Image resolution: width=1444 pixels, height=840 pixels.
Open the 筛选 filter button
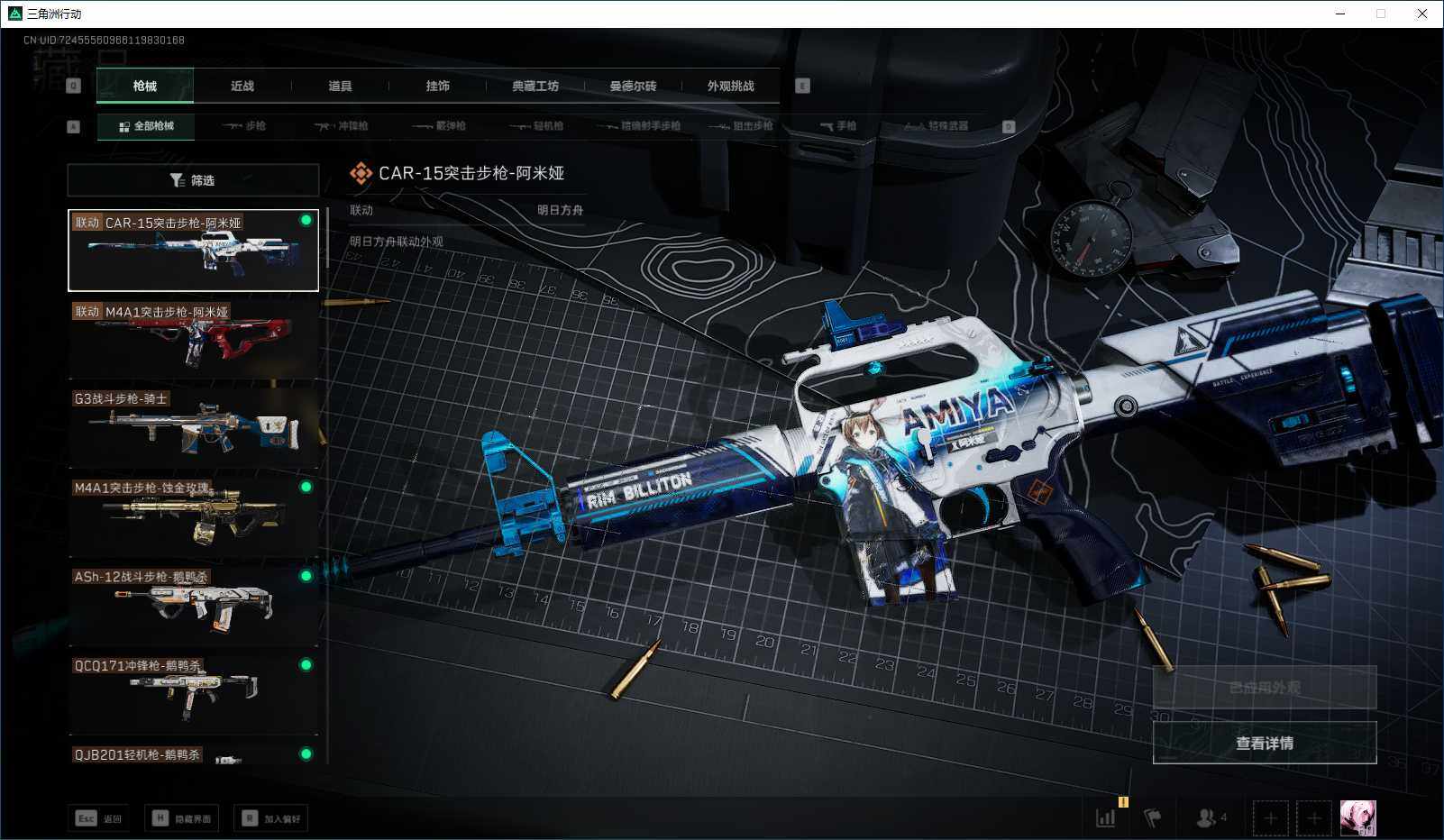click(x=193, y=180)
